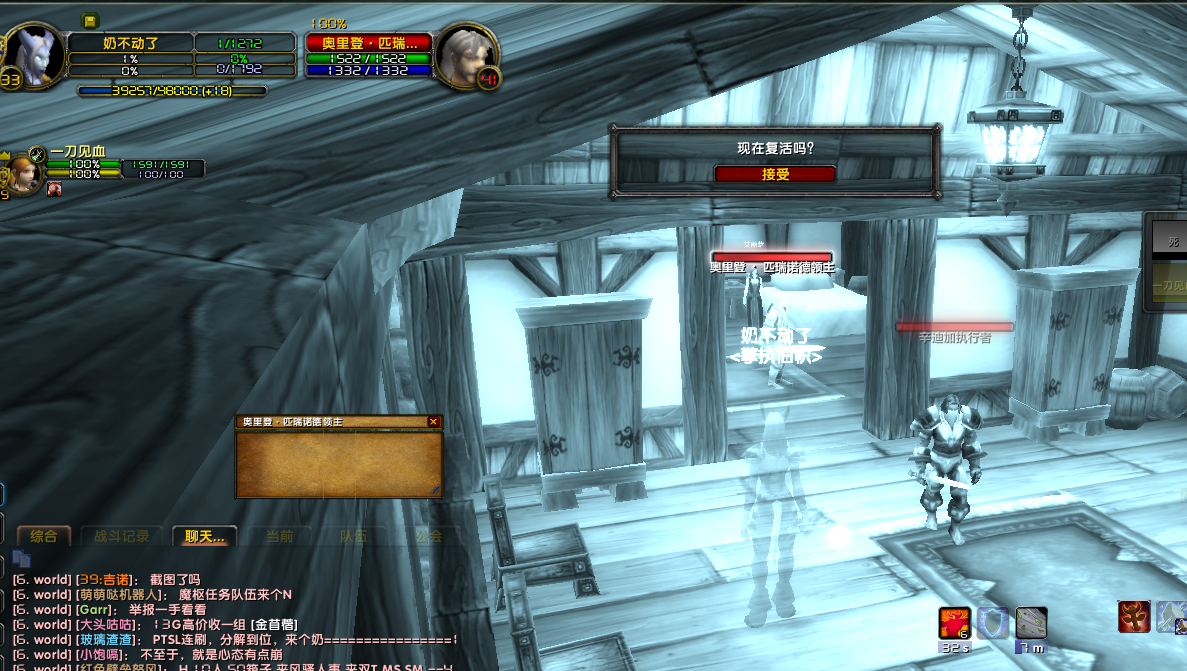Accept the resurrection prompt
The image size is (1187, 671).
[x=775, y=174]
